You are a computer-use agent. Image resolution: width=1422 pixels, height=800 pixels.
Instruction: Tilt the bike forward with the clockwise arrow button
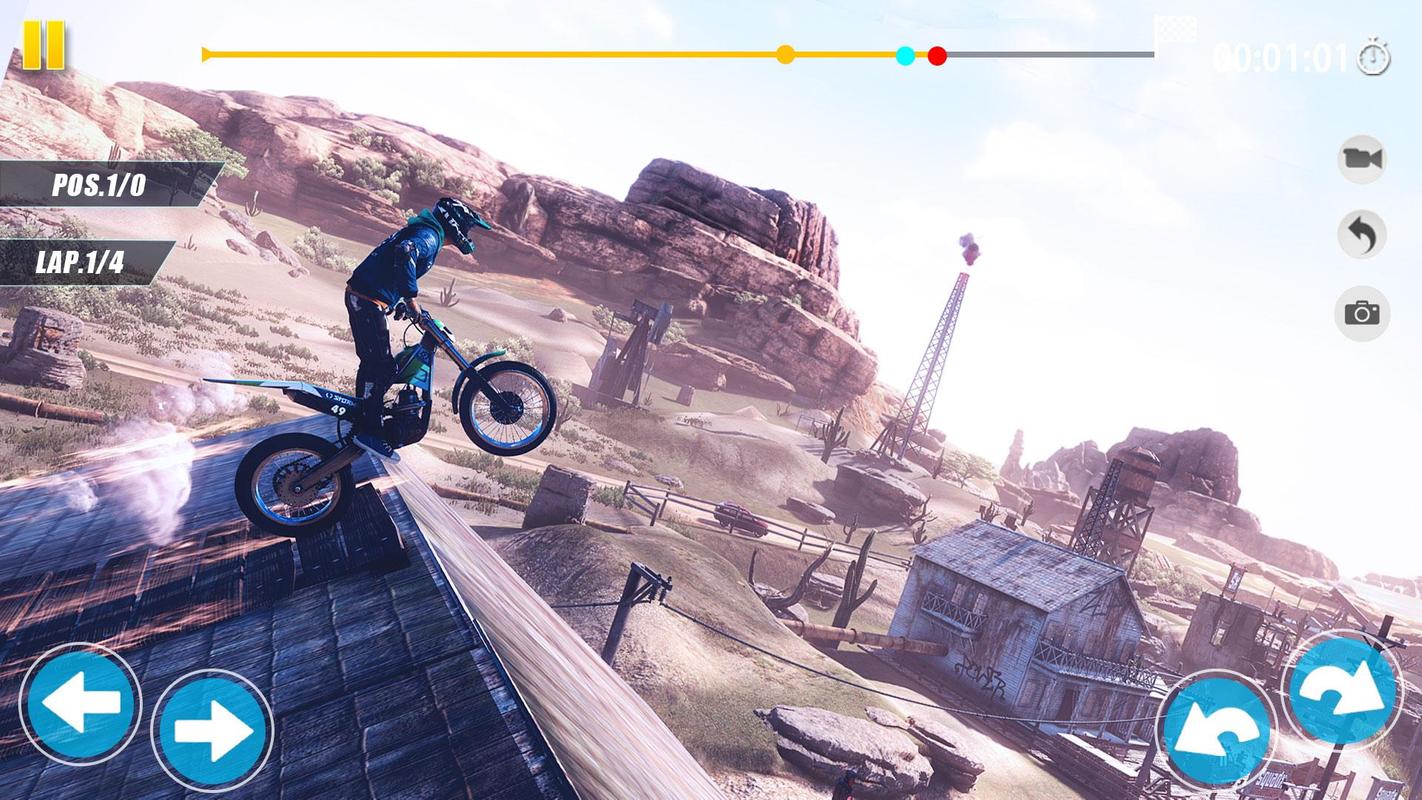(1342, 689)
